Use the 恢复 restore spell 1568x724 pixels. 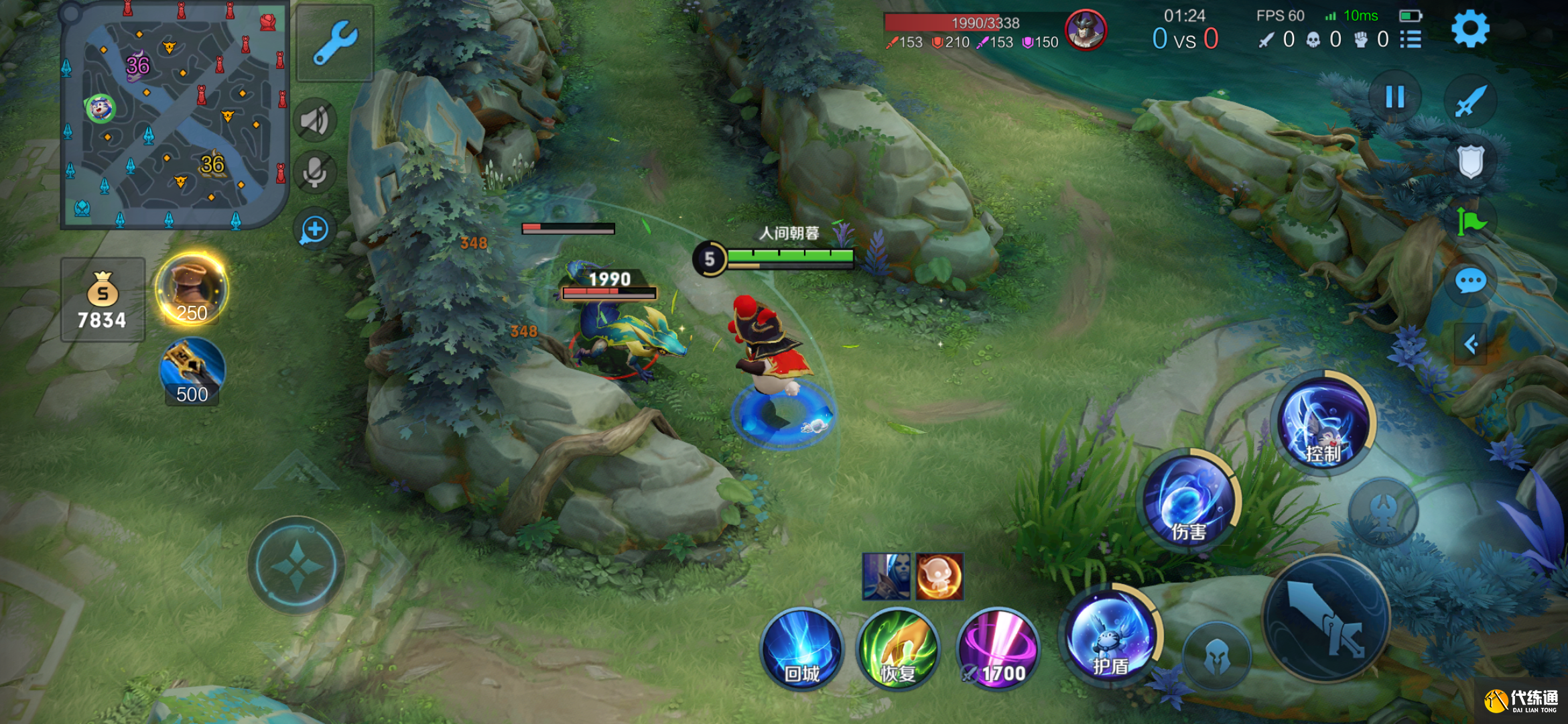click(898, 649)
